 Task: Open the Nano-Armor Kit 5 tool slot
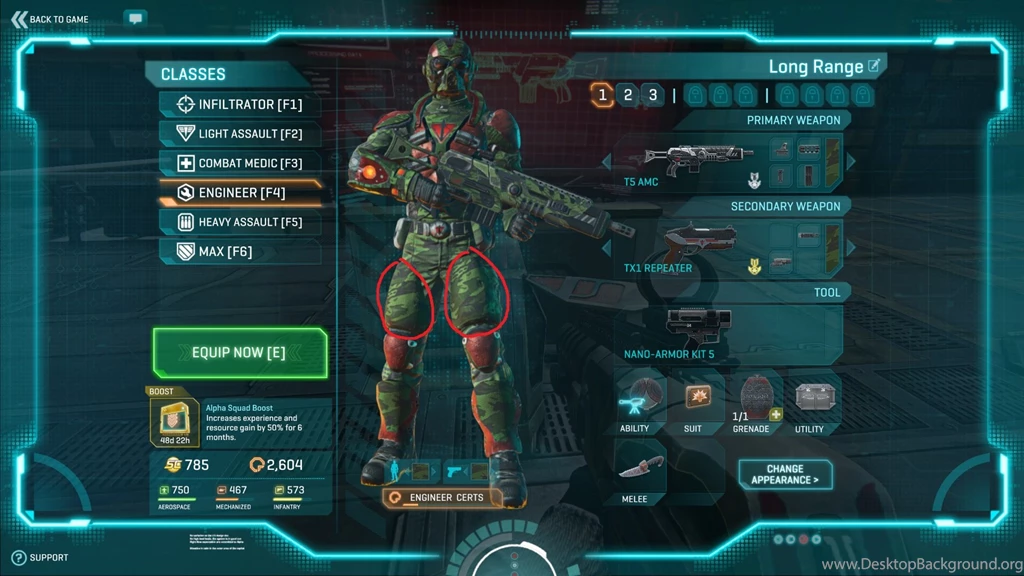pos(697,329)
